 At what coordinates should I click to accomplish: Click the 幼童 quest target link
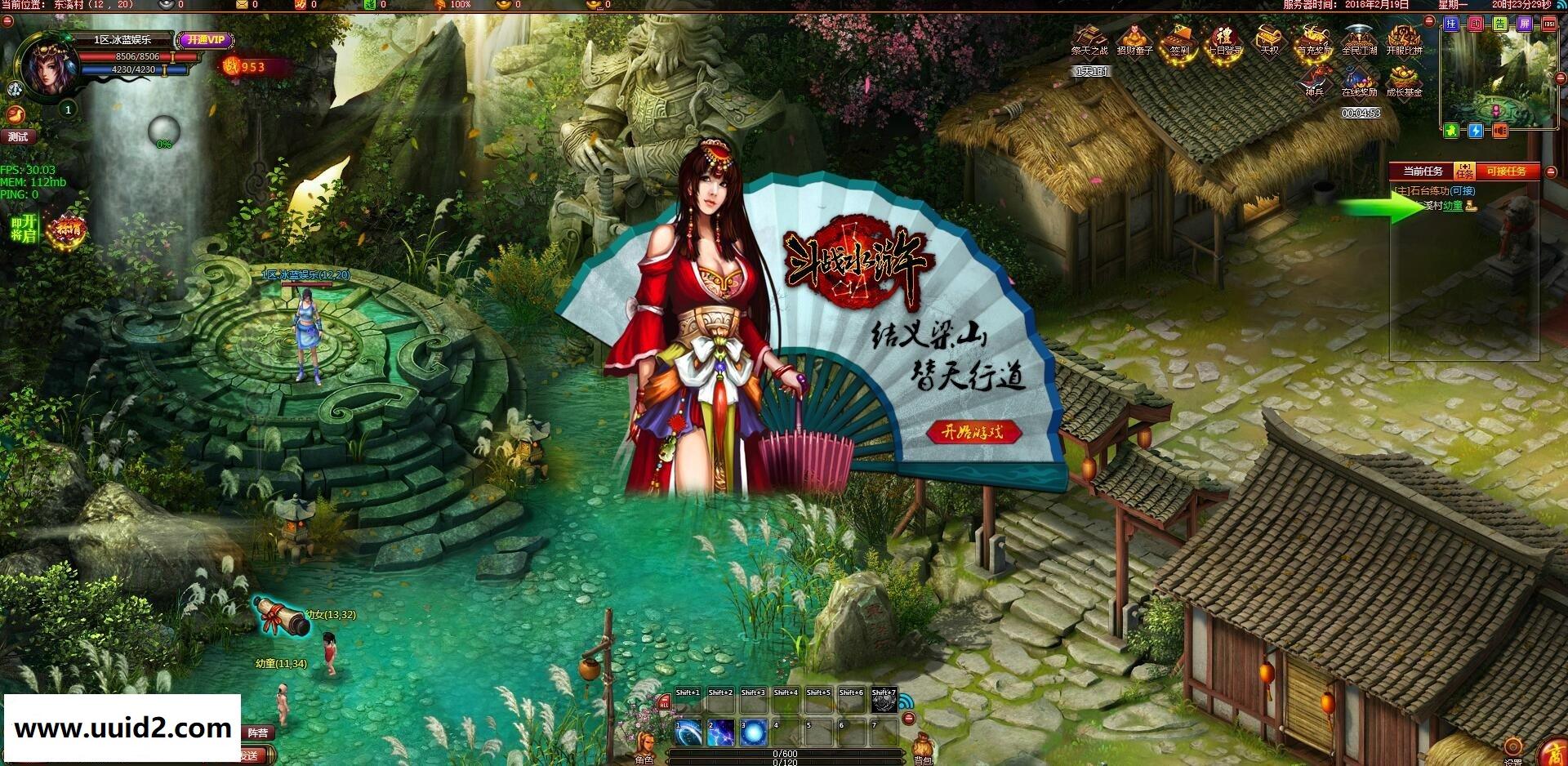1454,204
